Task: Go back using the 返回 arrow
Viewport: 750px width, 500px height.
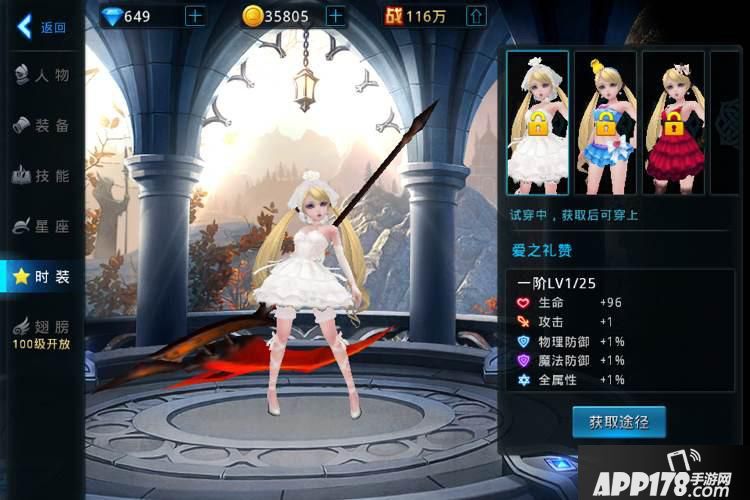Action: tap(40, 26)
